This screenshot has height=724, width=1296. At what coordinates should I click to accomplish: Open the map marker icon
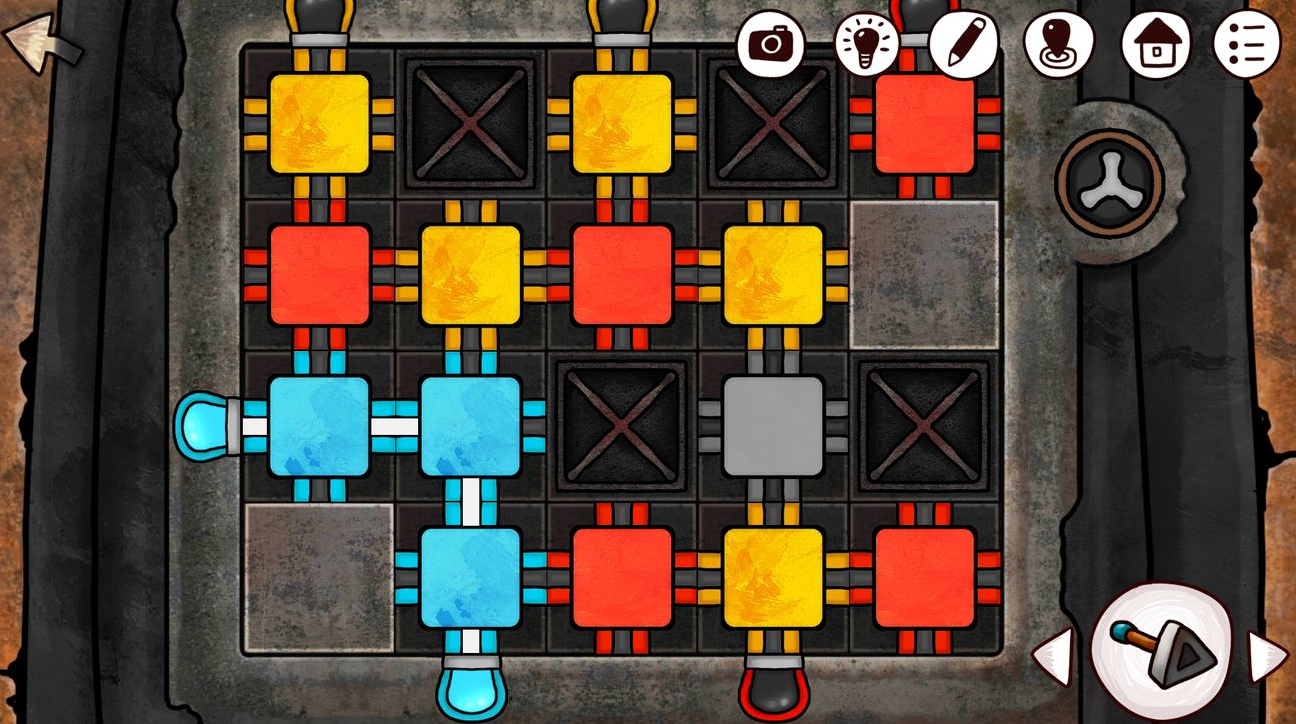(1058, 44)
